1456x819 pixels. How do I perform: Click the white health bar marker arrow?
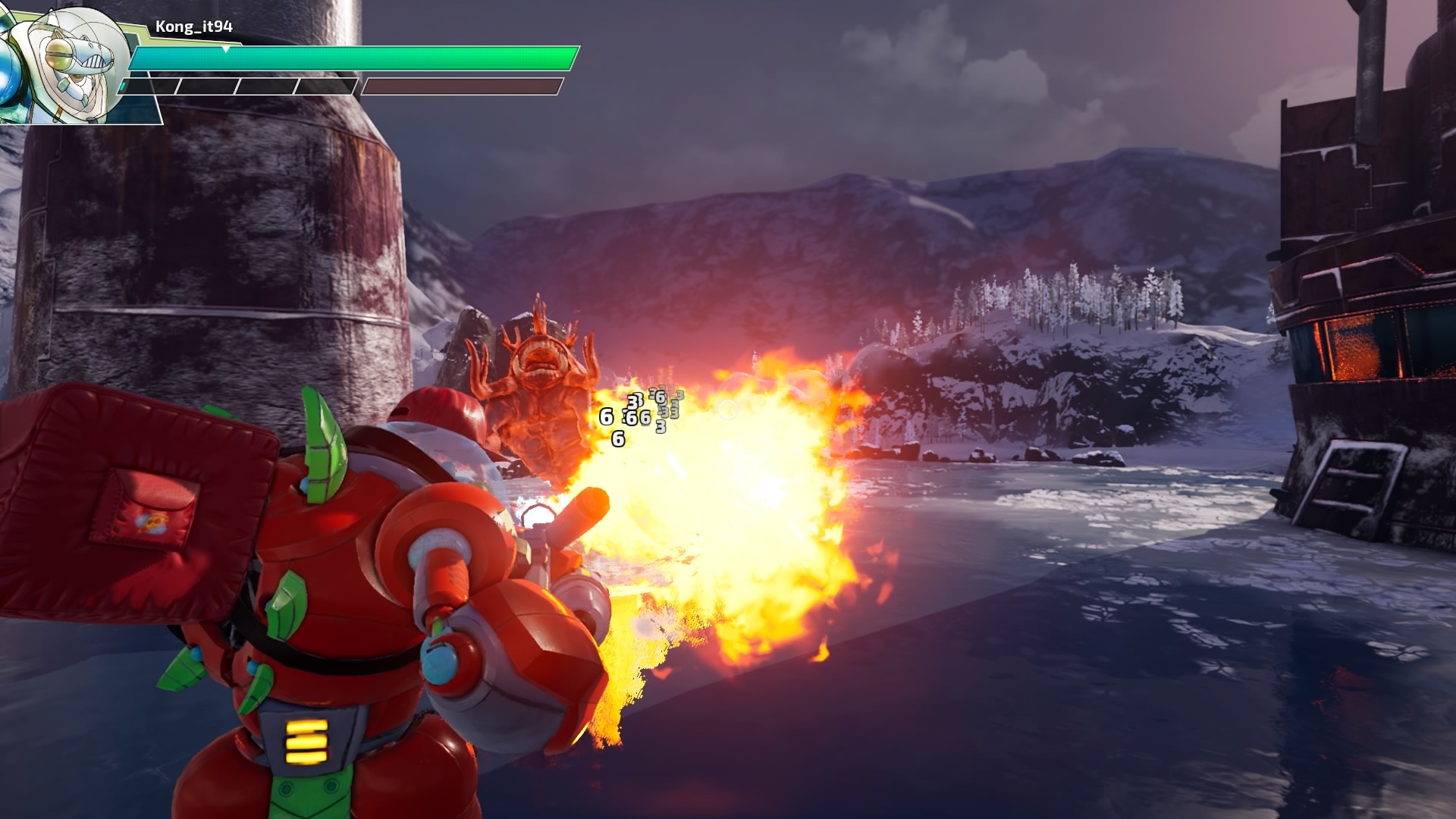pyautogui.click(x=225, y=49)
